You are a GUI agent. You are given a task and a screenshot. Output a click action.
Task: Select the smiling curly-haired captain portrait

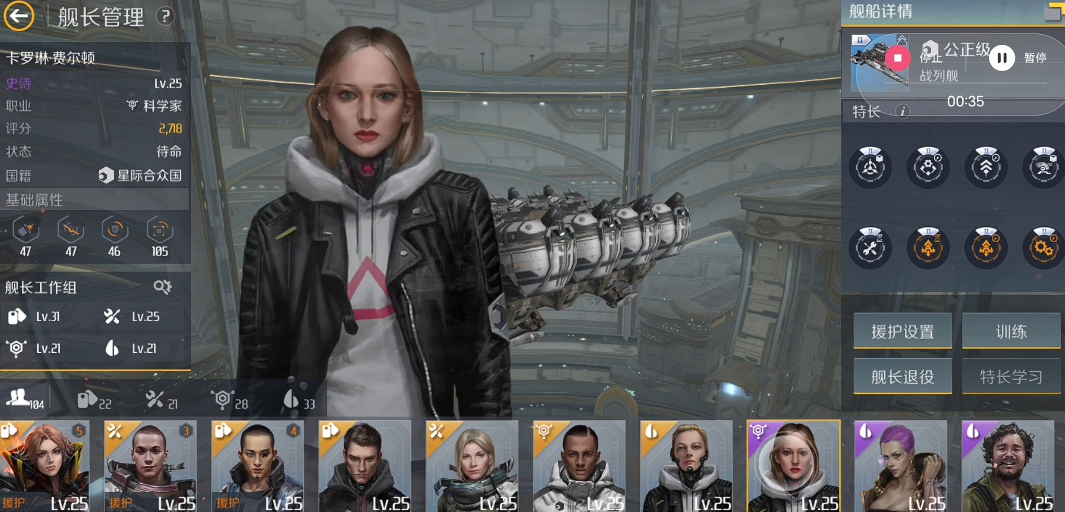click(x=1008, y=466)
